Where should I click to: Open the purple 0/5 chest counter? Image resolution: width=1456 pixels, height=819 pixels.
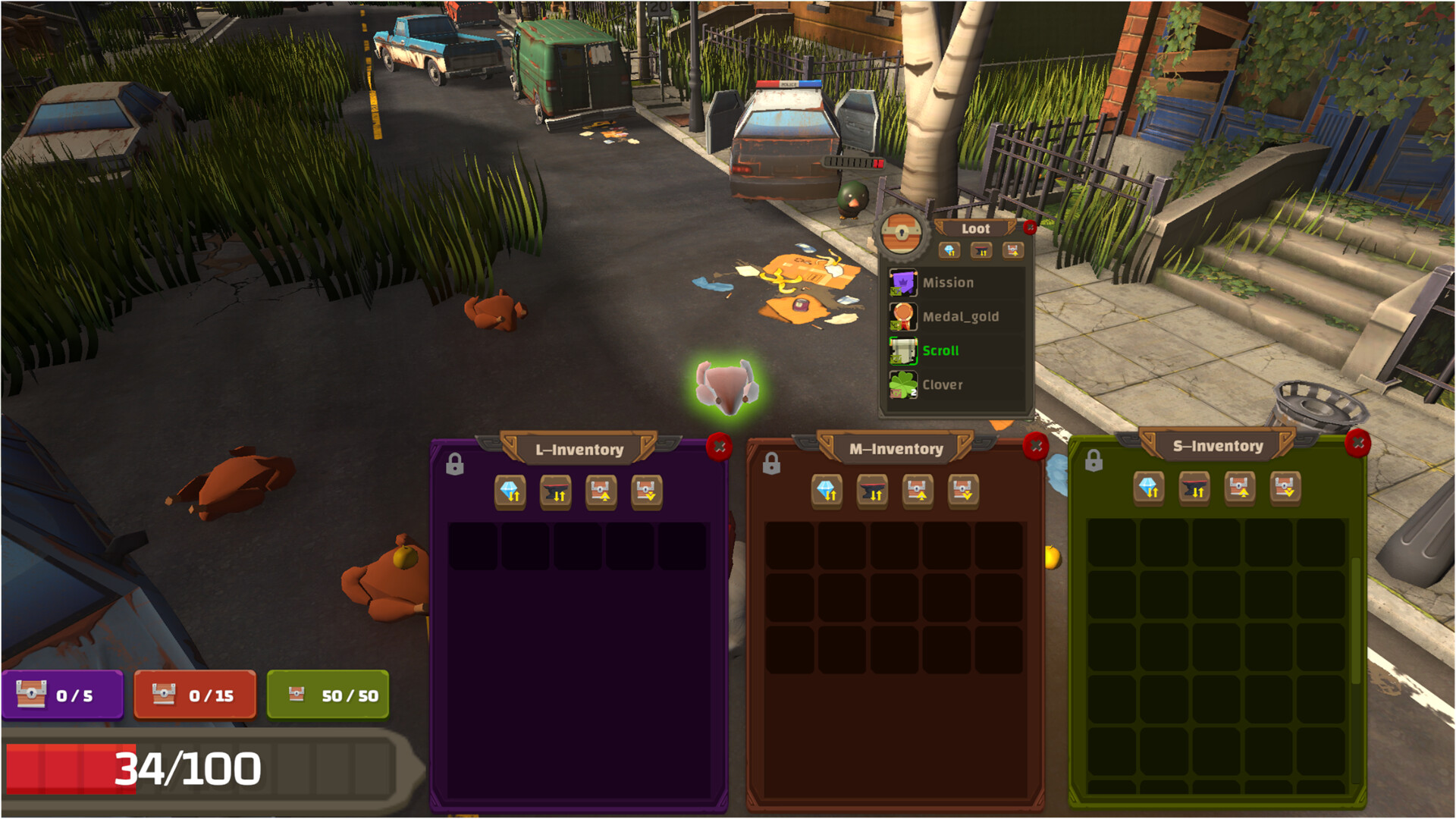click(63, 693)
